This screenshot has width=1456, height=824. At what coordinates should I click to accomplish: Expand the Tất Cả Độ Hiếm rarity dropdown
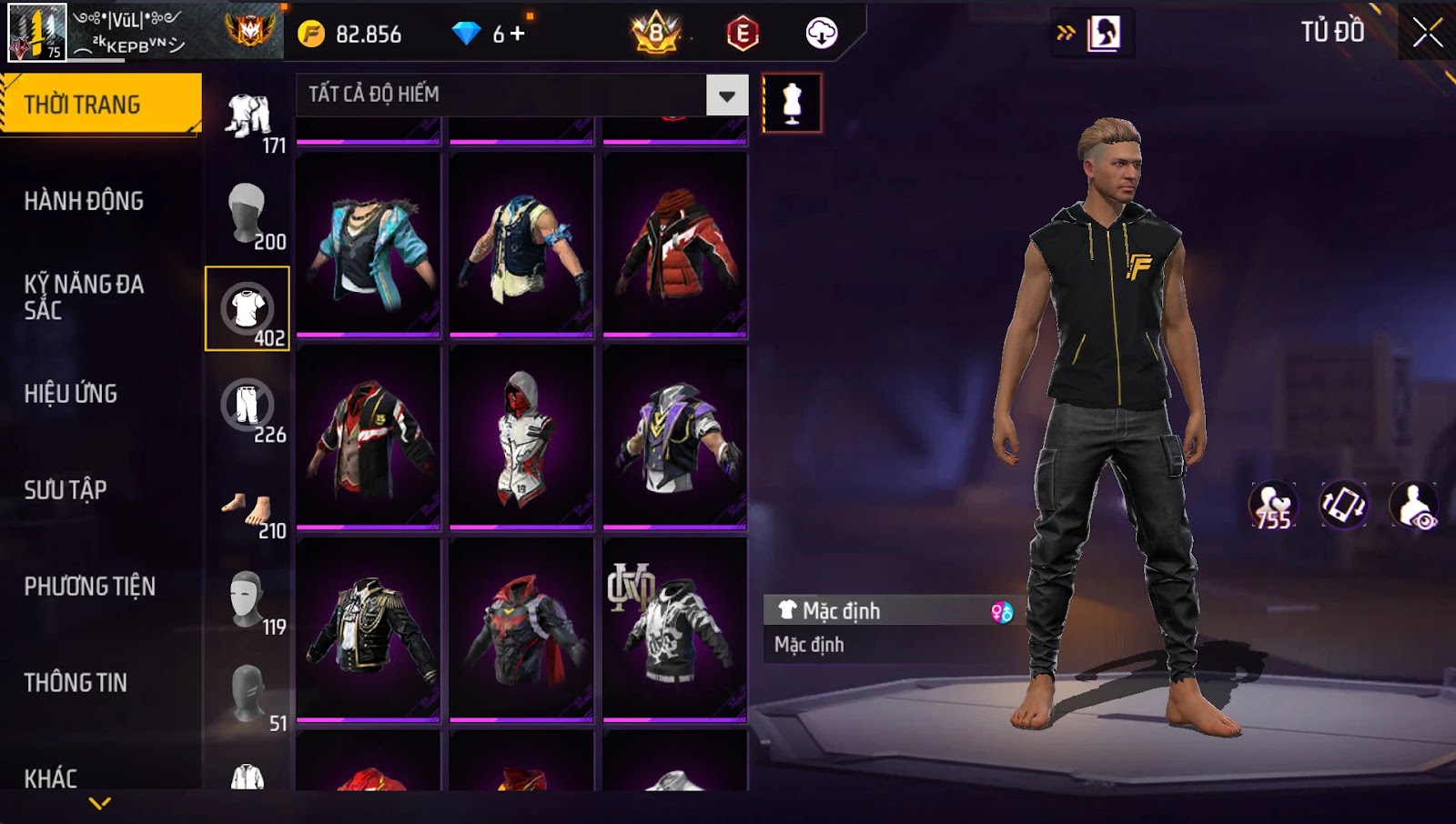tap(726, 95)
